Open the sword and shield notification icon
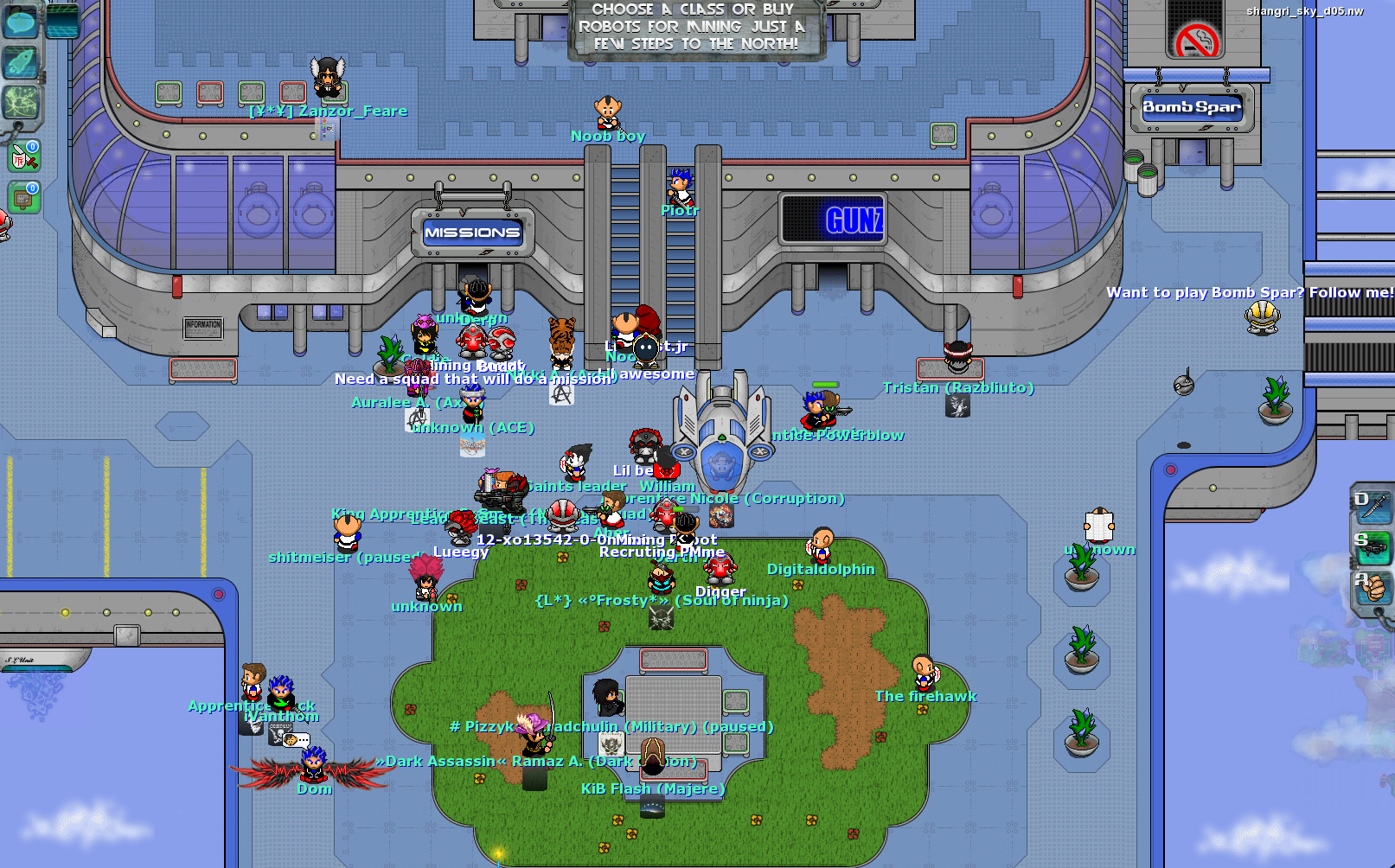The width and height of the screenshot is (1395, 868). (x=24, y=157)
